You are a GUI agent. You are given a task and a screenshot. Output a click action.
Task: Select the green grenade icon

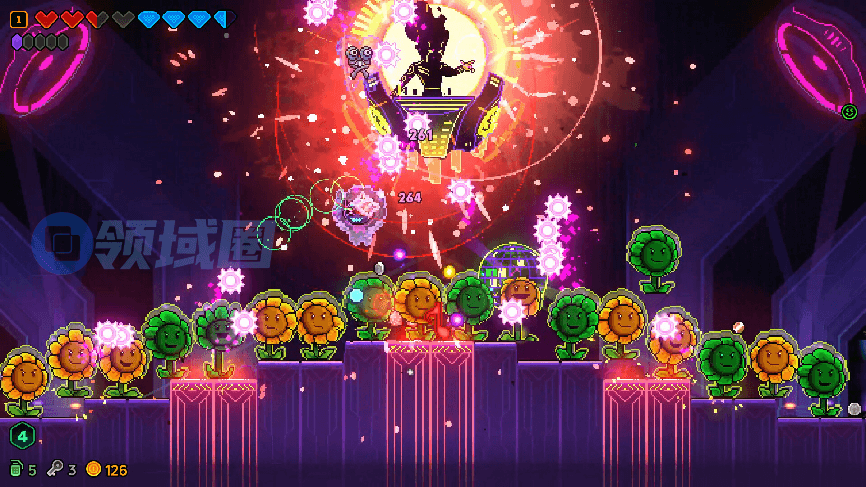pyautogui.click(x=16, y=469)
